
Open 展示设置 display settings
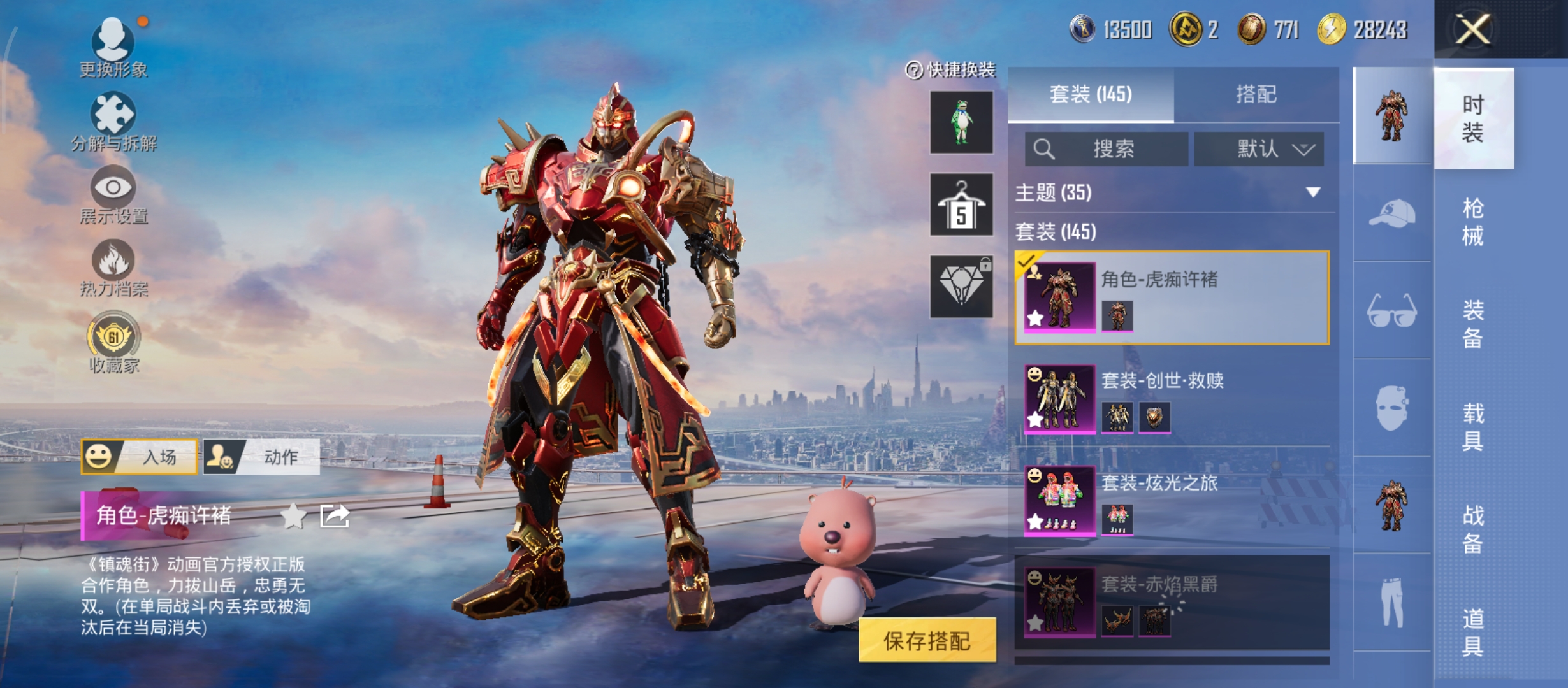pos(113,194)
